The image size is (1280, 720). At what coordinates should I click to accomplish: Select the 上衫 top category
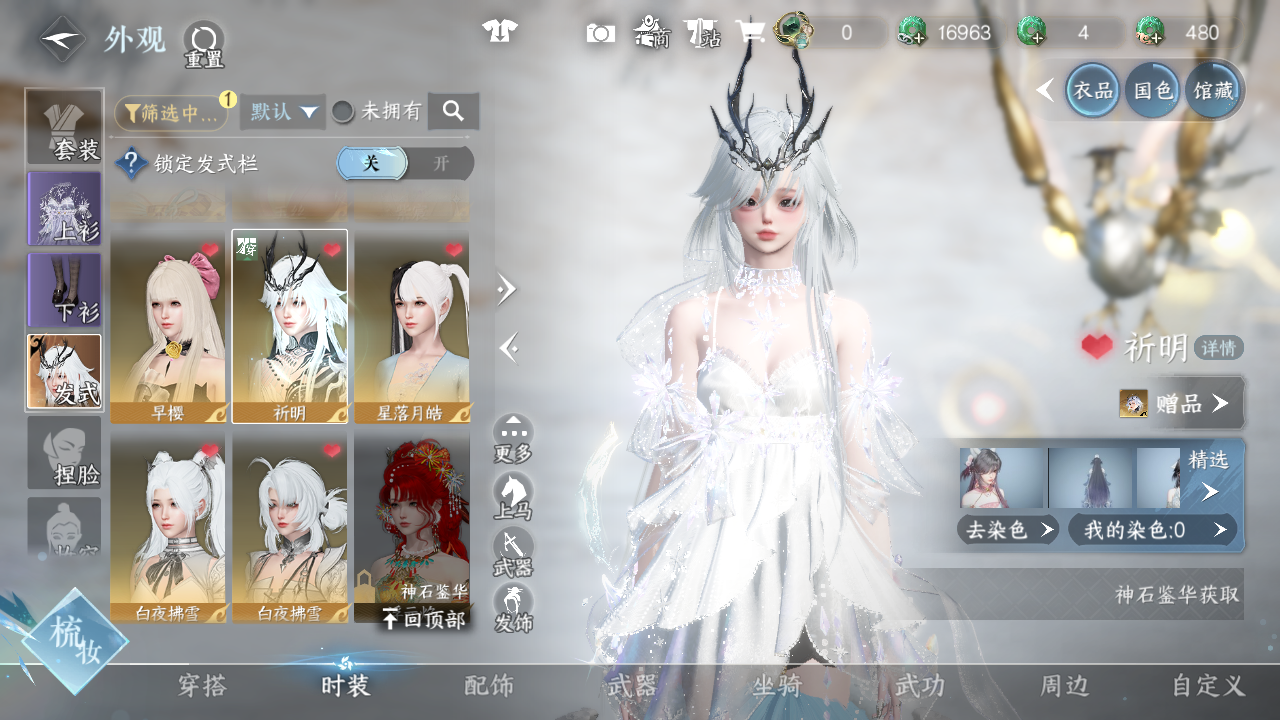pyautogui.click(x=64, y=208)
